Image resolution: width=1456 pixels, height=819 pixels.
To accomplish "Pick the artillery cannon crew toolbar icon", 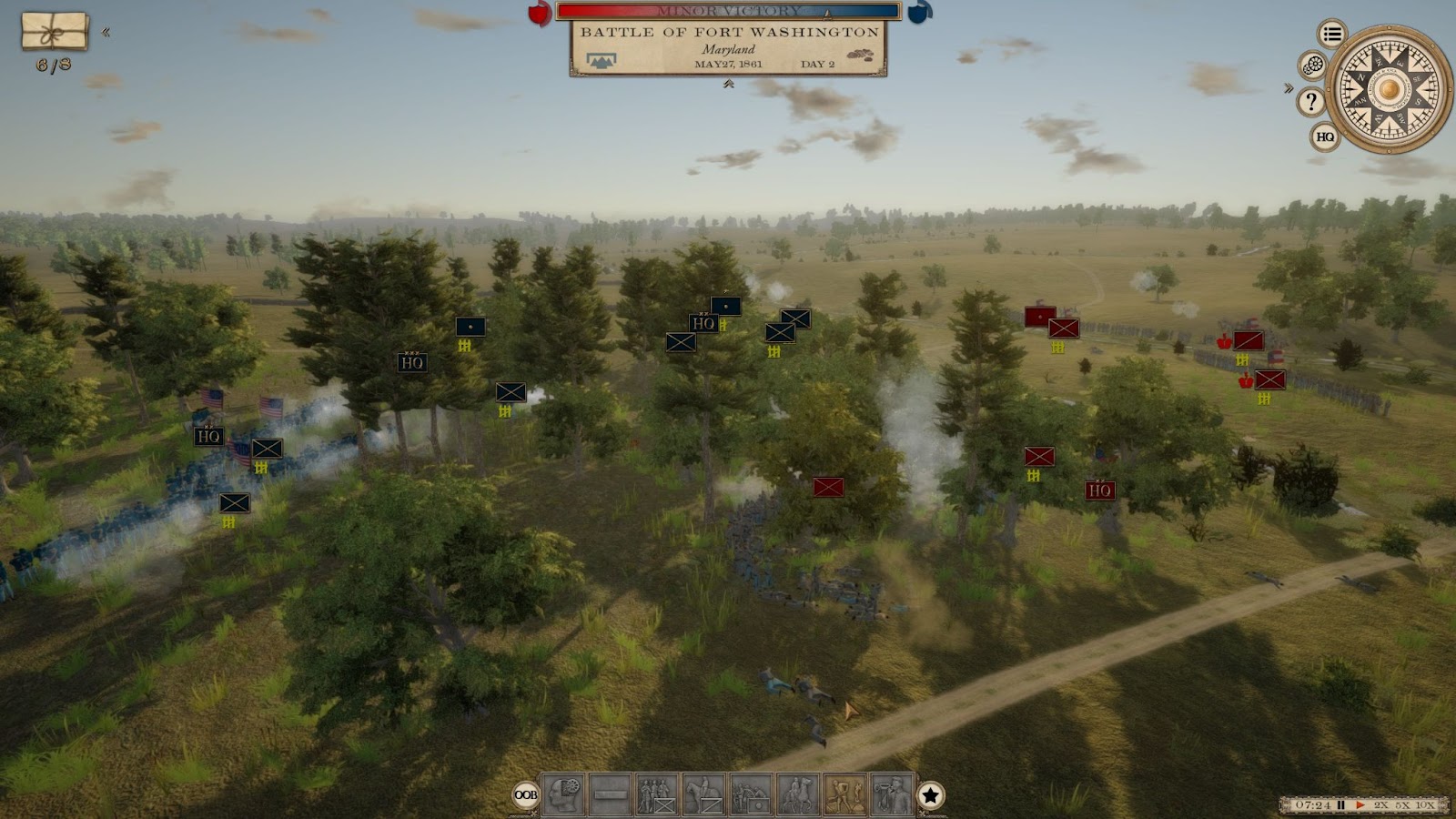I will 751,795.
